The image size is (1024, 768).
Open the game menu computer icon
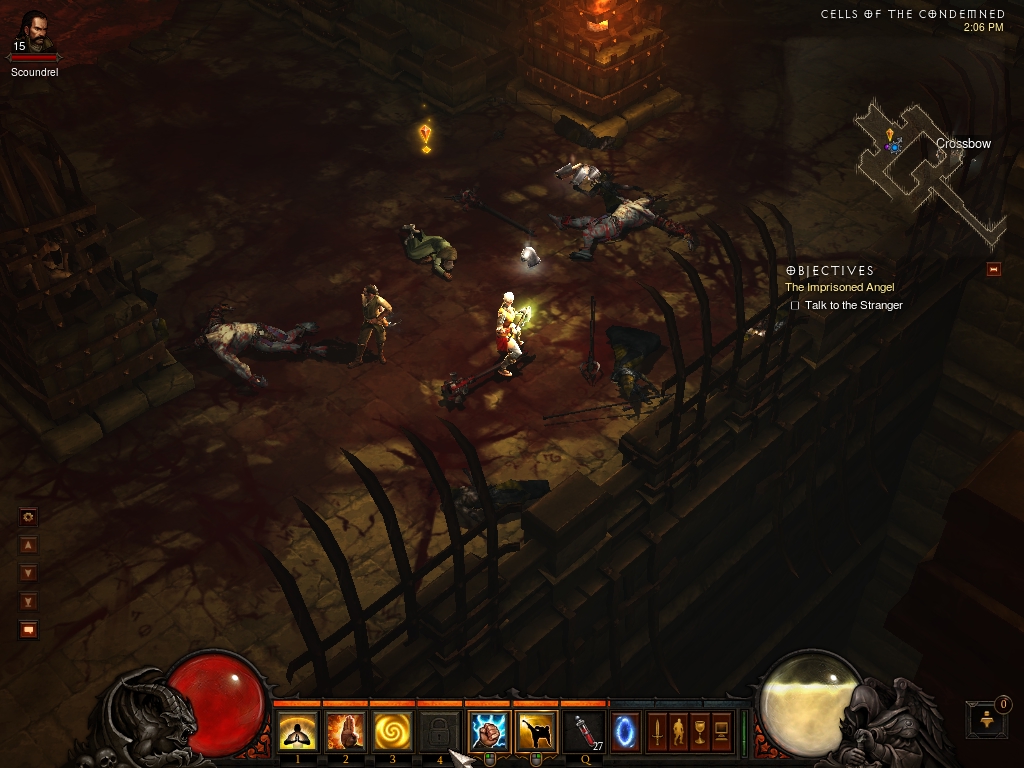tap(721, 732)
